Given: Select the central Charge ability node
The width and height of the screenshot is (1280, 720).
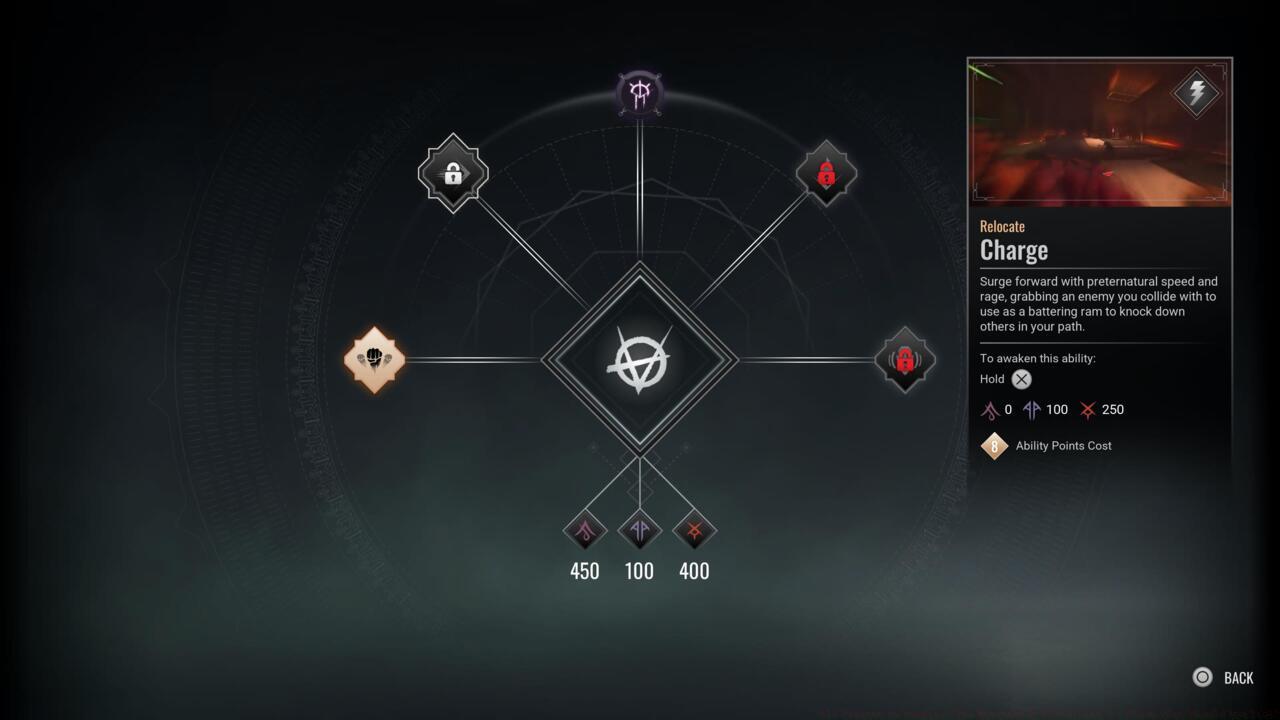Looking at the screenshot, I should pyautogui.click(x=640, y=360).
